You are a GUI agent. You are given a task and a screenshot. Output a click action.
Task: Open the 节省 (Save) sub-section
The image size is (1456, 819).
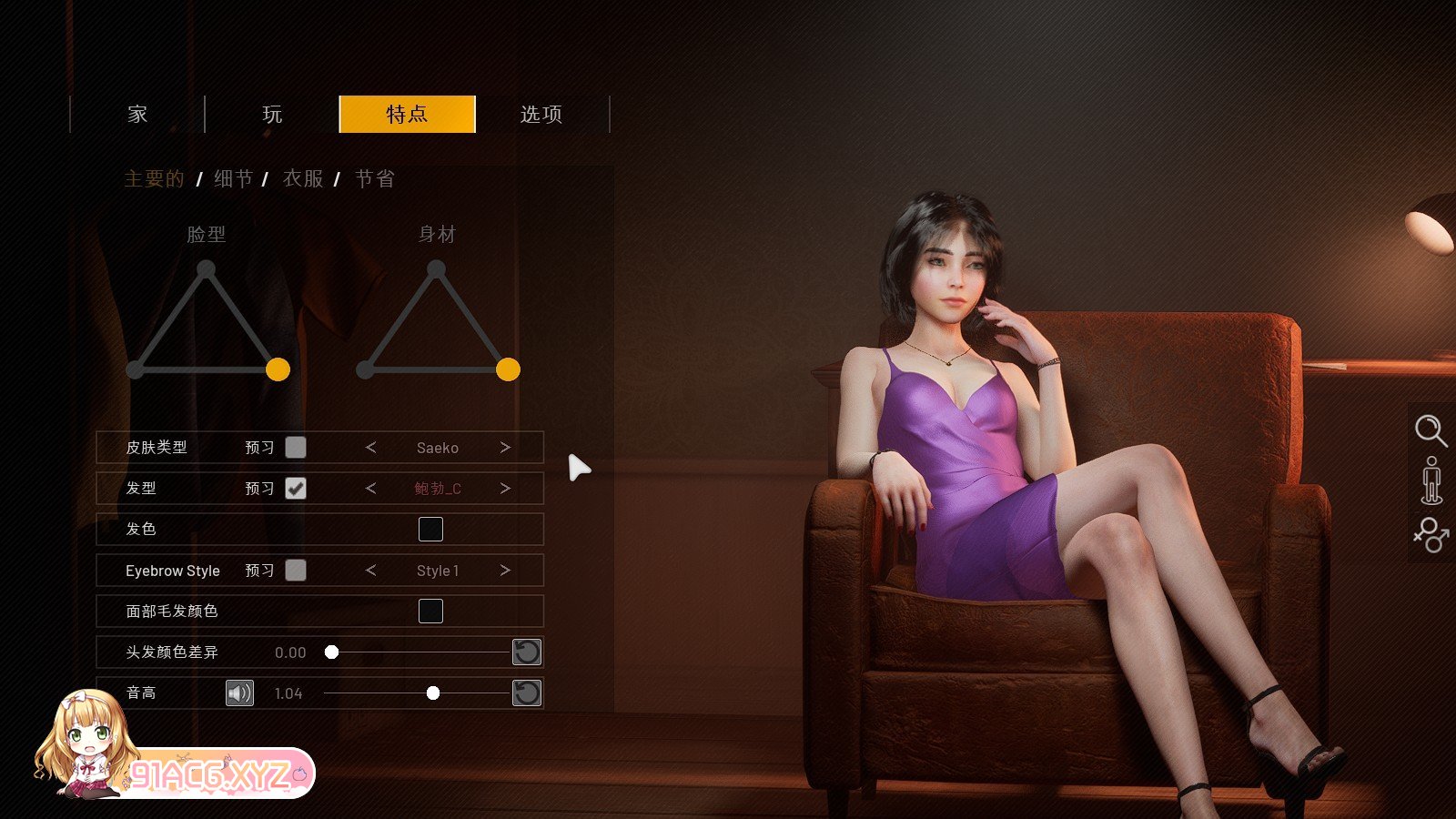click(375, 179)
